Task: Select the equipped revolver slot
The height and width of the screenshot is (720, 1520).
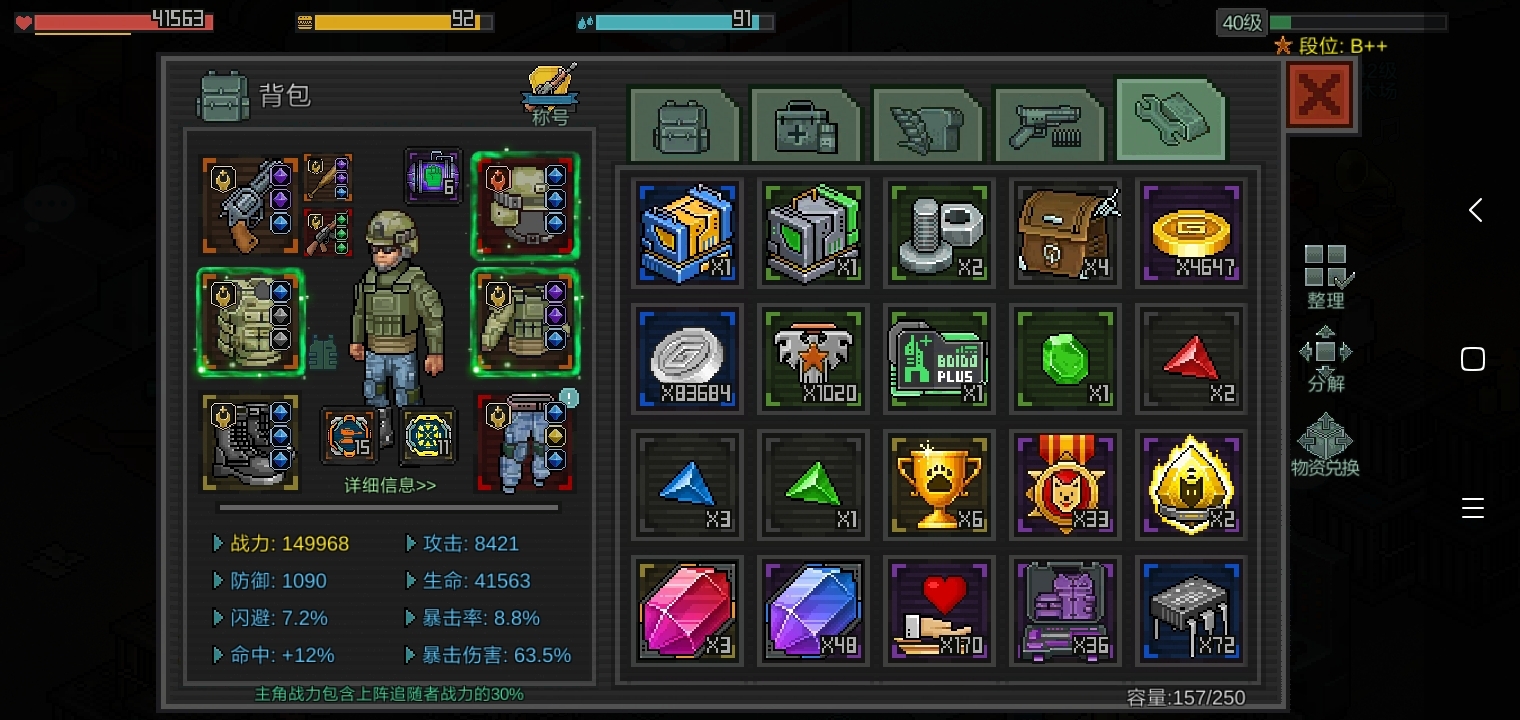Action: 250,205
